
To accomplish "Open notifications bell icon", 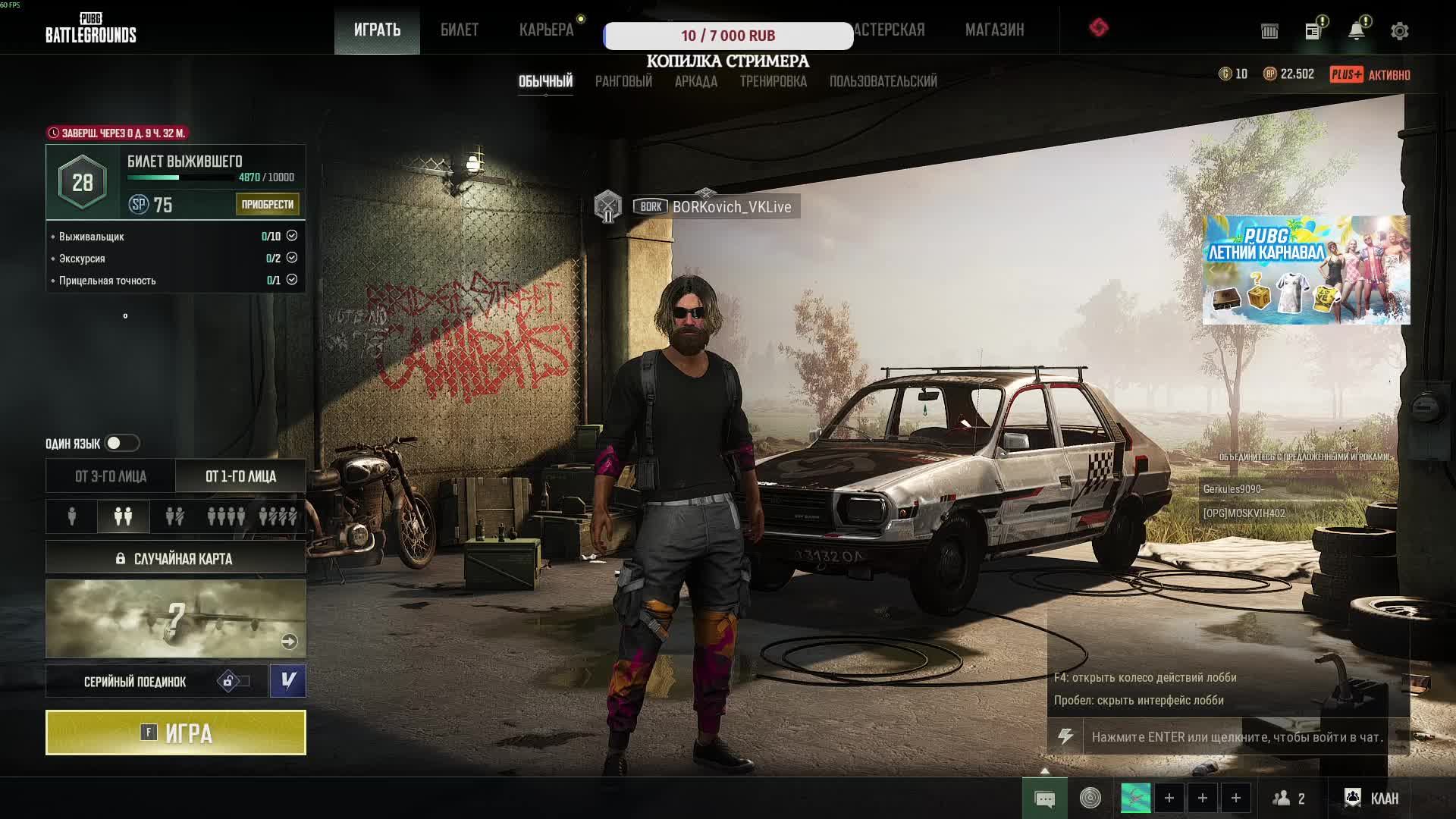I will [1356, 31].
